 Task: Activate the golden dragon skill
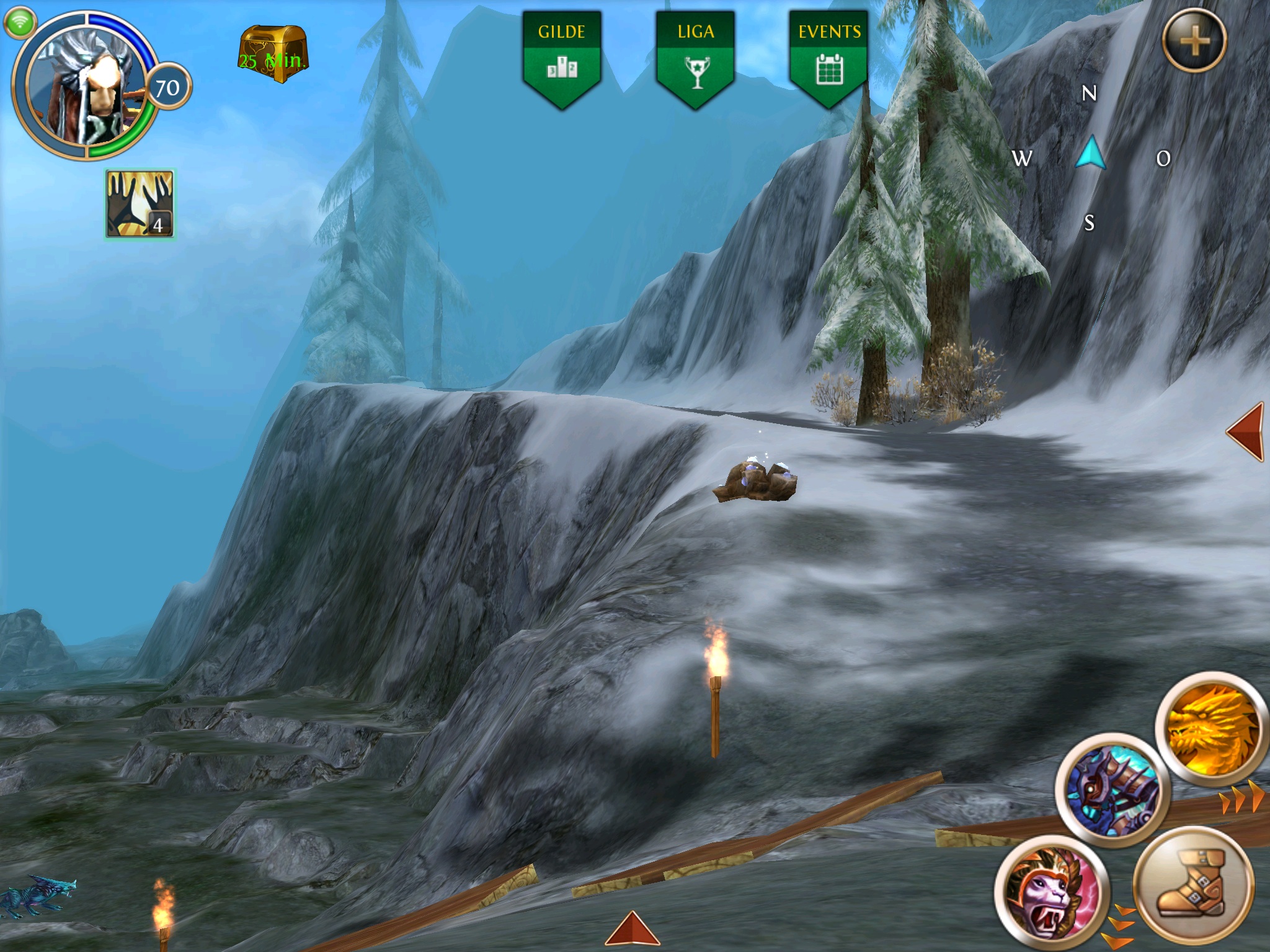(x=1212, y=726)
